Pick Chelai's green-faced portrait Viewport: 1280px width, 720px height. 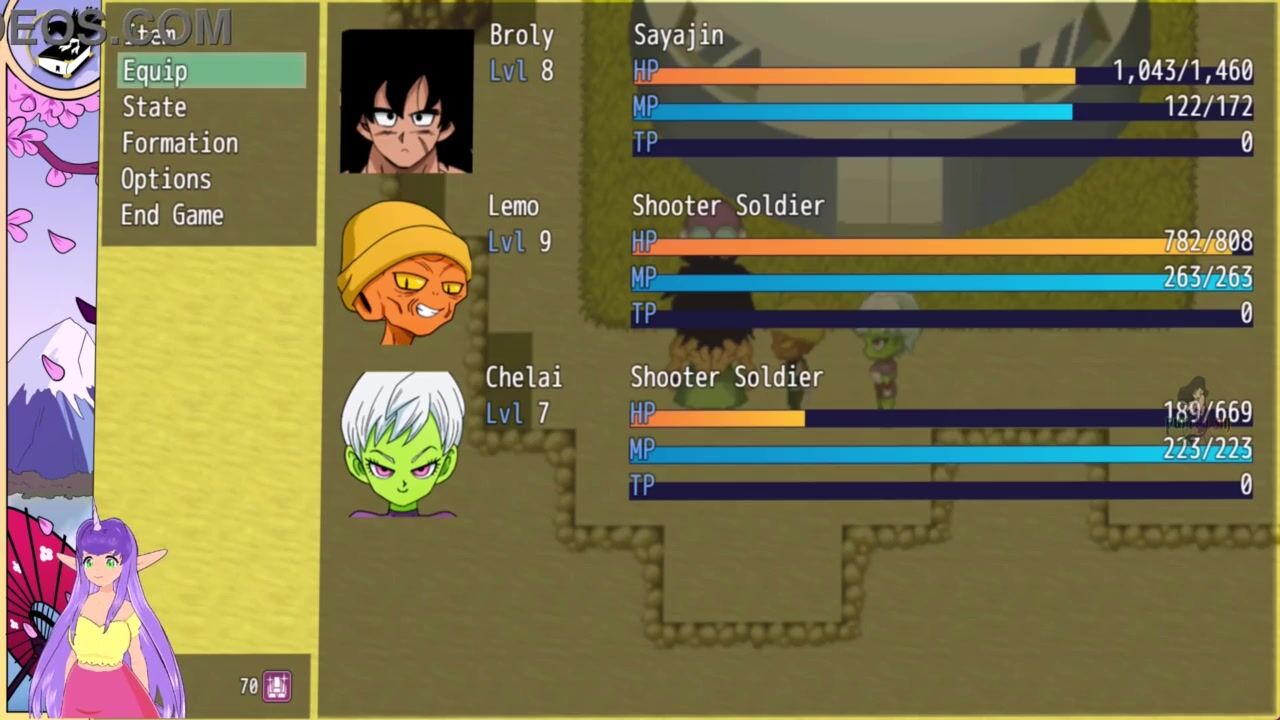403,444
